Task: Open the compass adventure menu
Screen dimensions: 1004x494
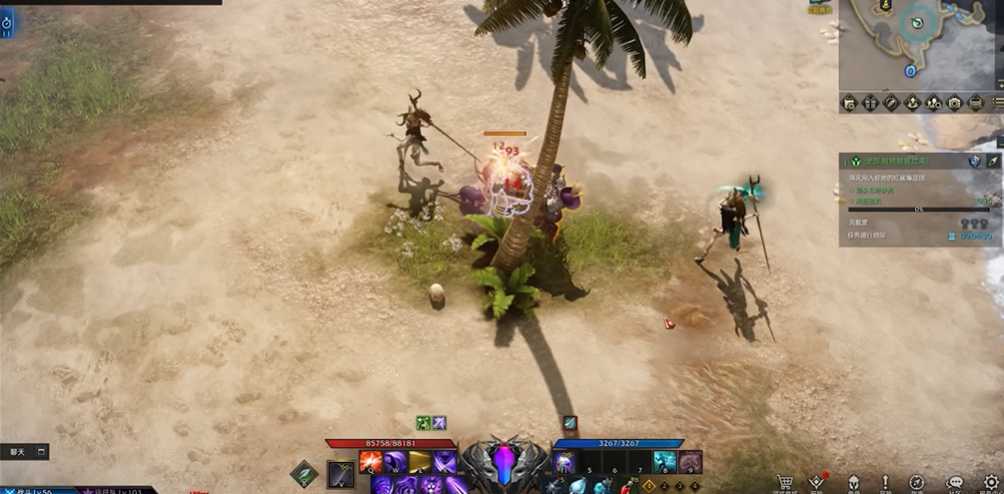Action: (x=917, y=483)
